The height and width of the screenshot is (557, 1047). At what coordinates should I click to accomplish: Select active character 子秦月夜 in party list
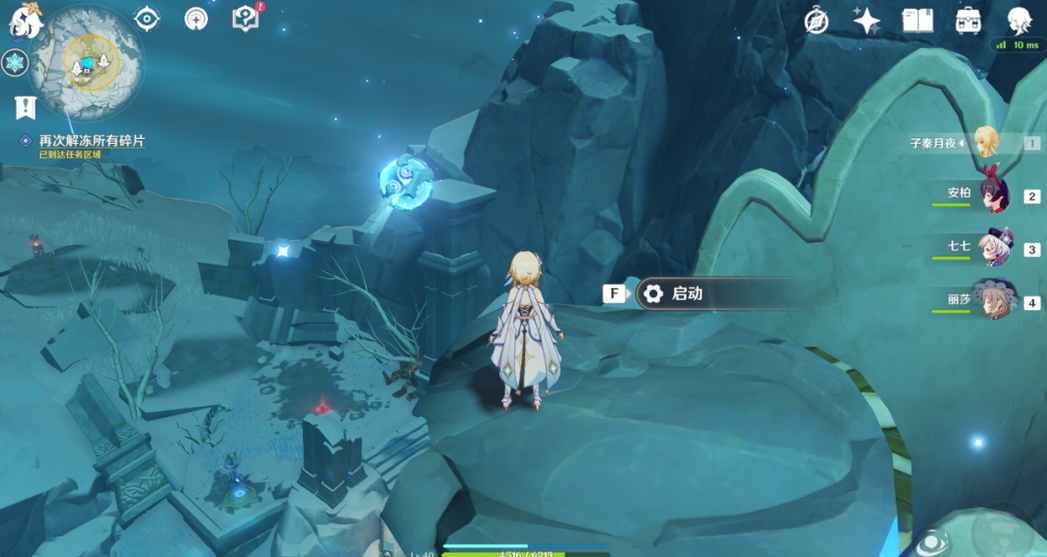point(985,143)
